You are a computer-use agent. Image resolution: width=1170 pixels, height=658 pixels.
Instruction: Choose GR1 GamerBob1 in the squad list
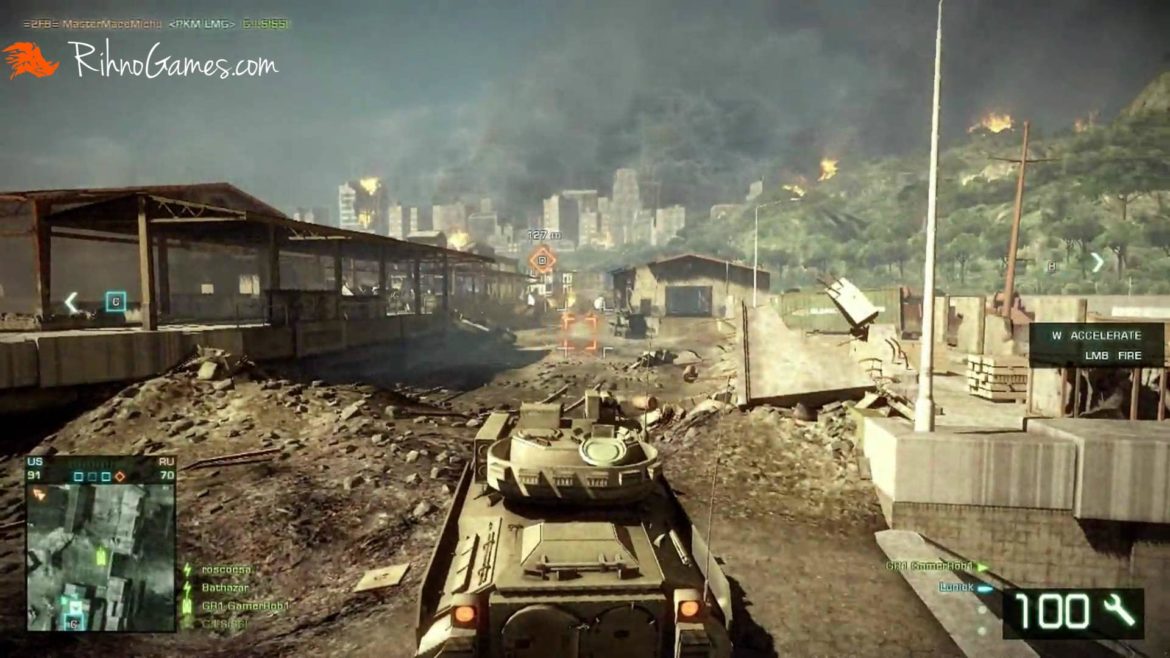tap(245, 605)
